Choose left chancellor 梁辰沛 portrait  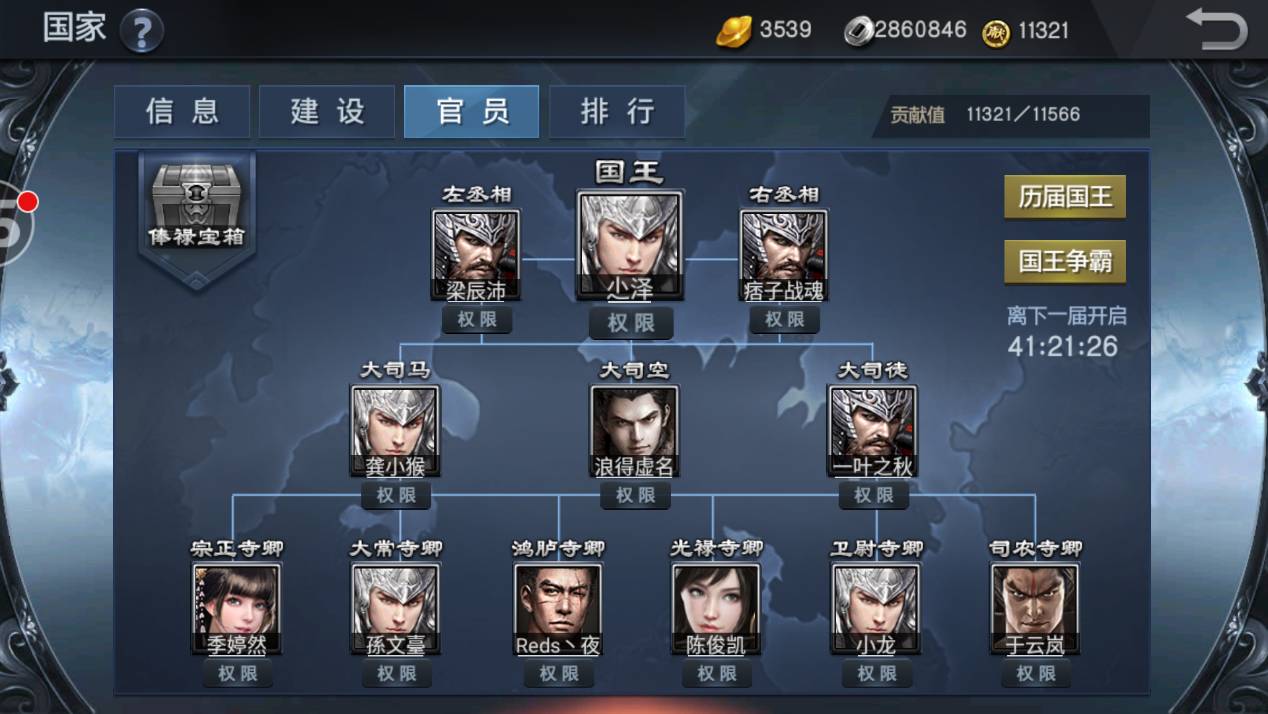pos(476,252)
